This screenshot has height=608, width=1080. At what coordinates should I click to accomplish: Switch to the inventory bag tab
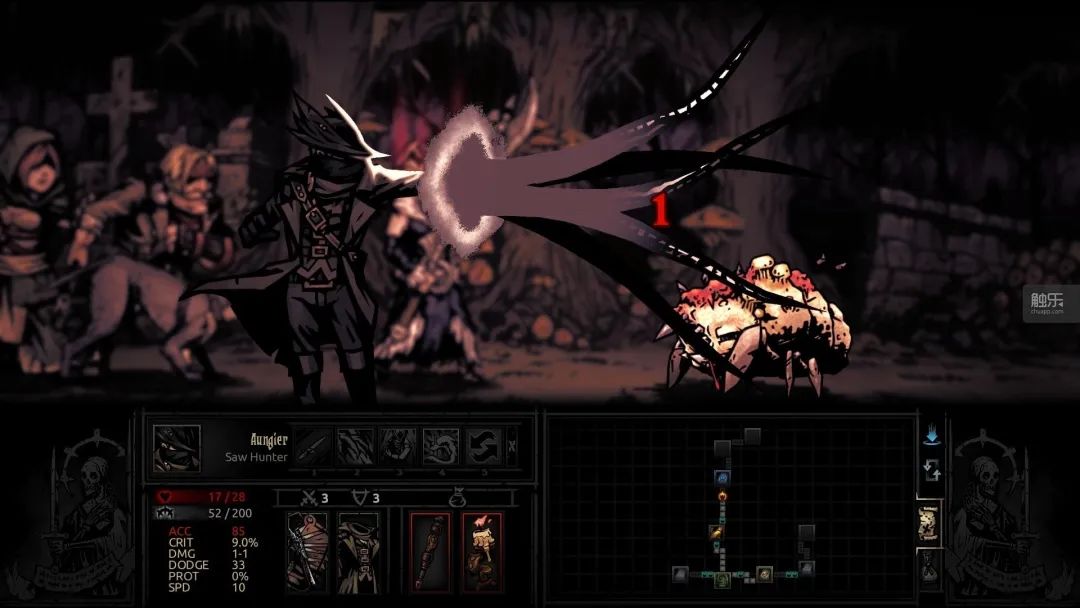tap(928, 566)
